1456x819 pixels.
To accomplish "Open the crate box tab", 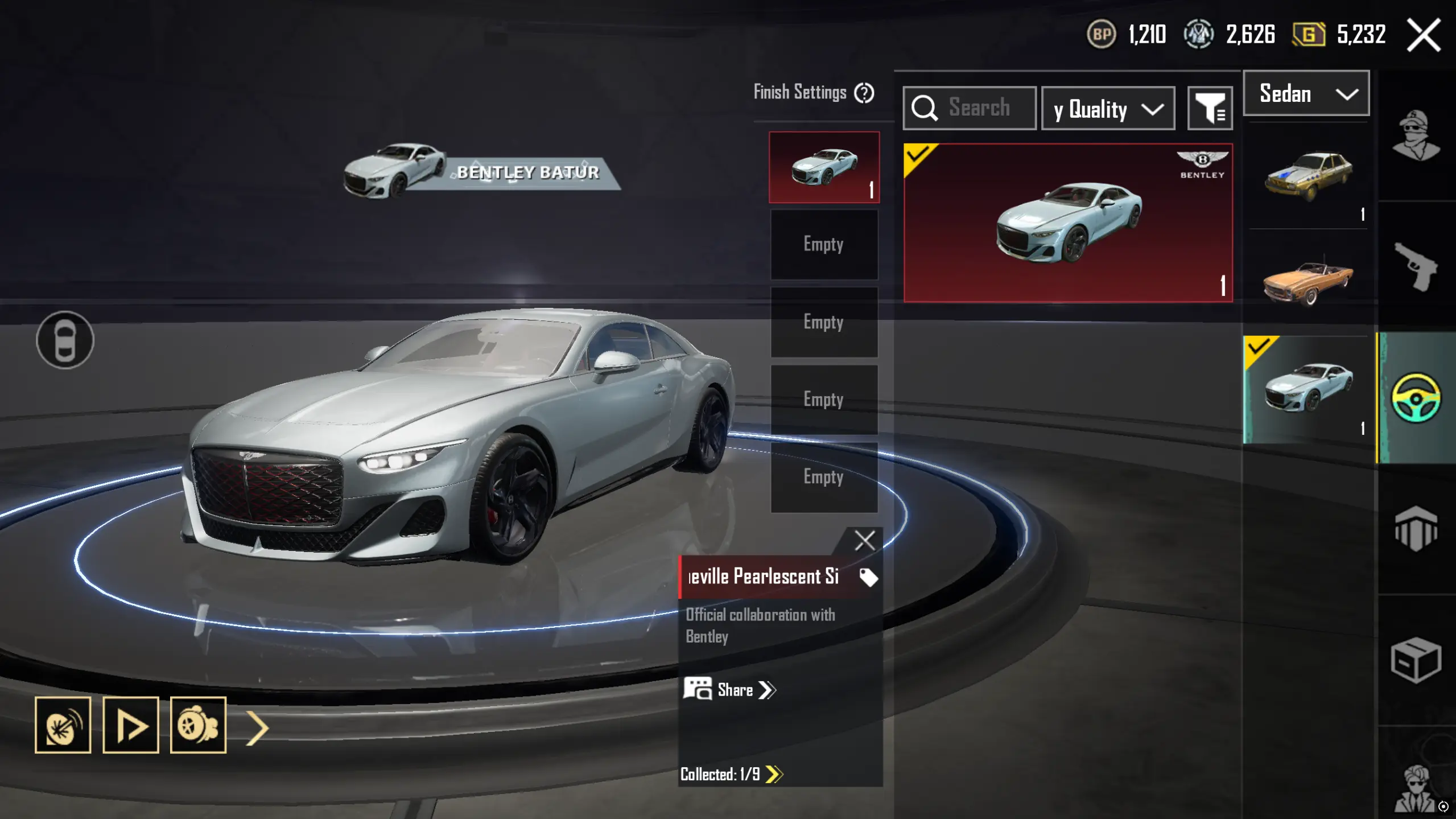I will pos(1416,660).
